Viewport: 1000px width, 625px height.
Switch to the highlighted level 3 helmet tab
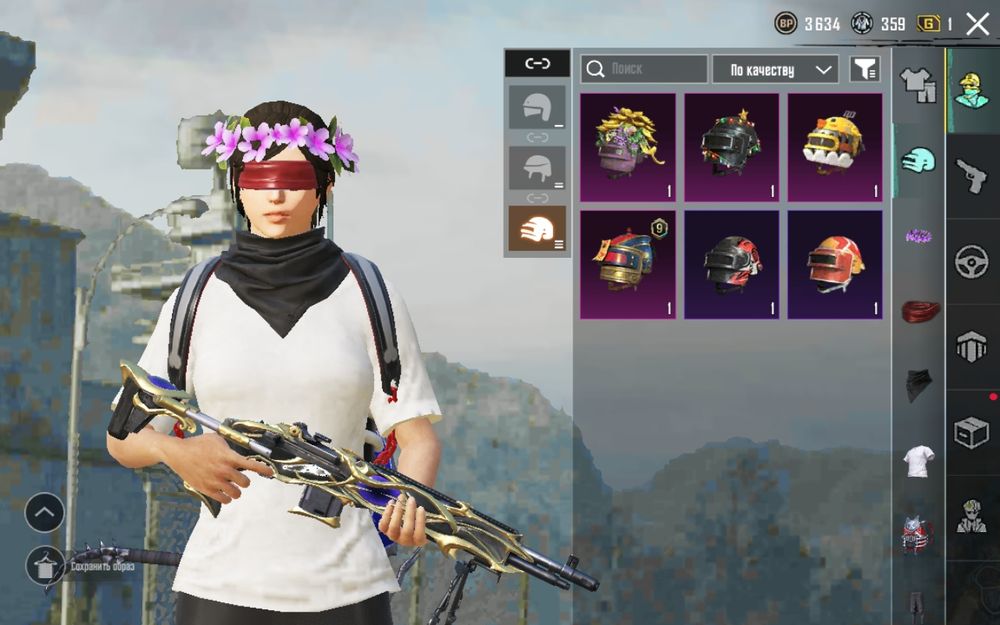point(537,229)
